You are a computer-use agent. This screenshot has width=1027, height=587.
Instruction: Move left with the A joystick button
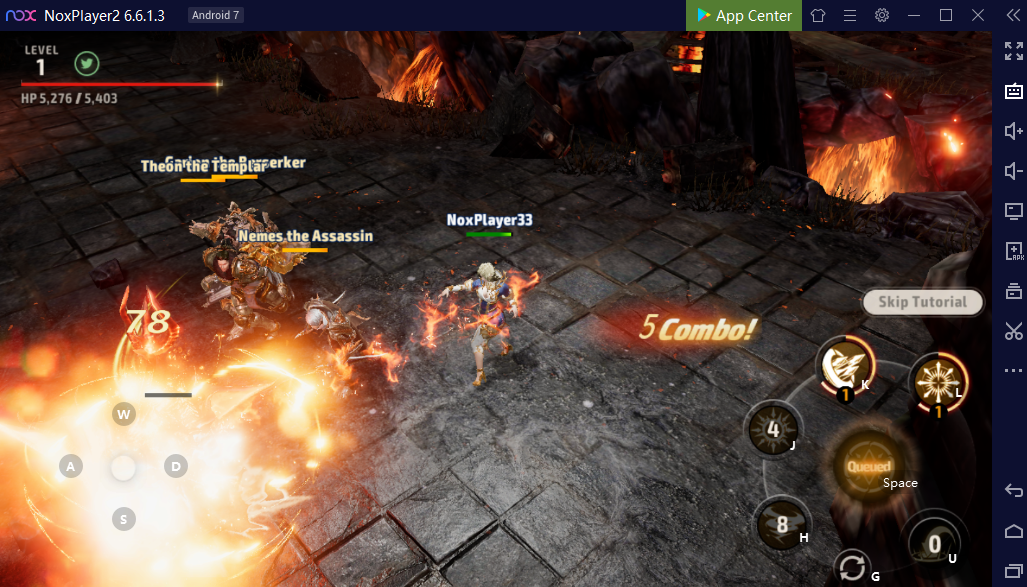click(70, 466)
